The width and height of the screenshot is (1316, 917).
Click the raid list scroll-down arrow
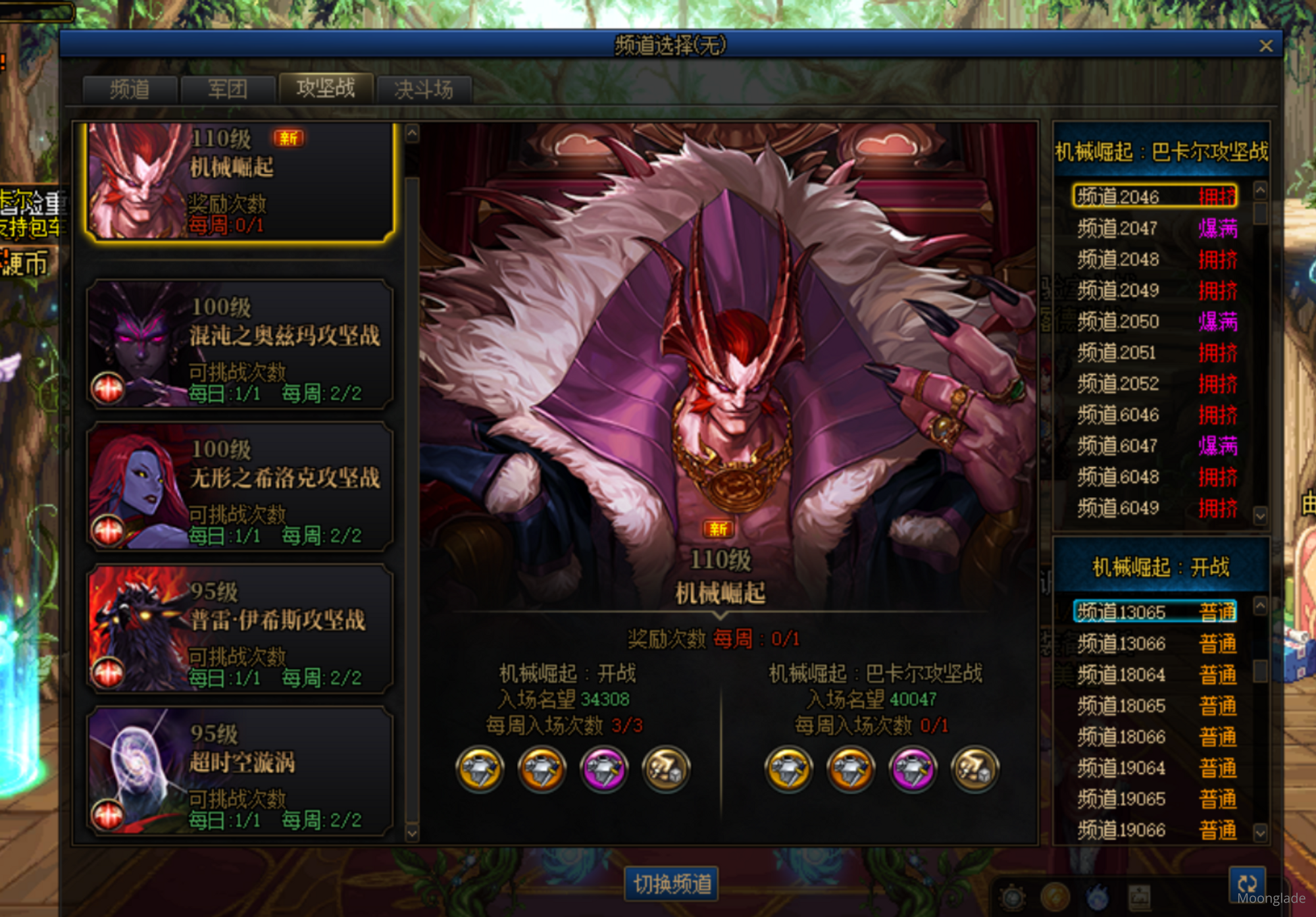[412, 833]
